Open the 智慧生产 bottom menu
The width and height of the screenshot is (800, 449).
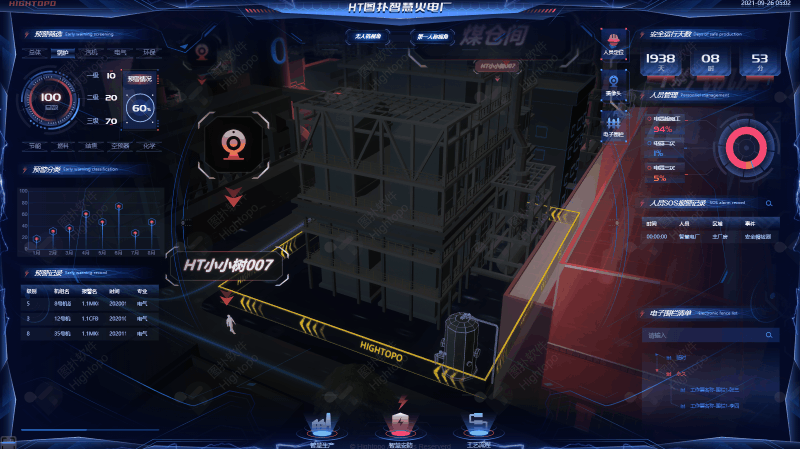click(x=323, y=427)
